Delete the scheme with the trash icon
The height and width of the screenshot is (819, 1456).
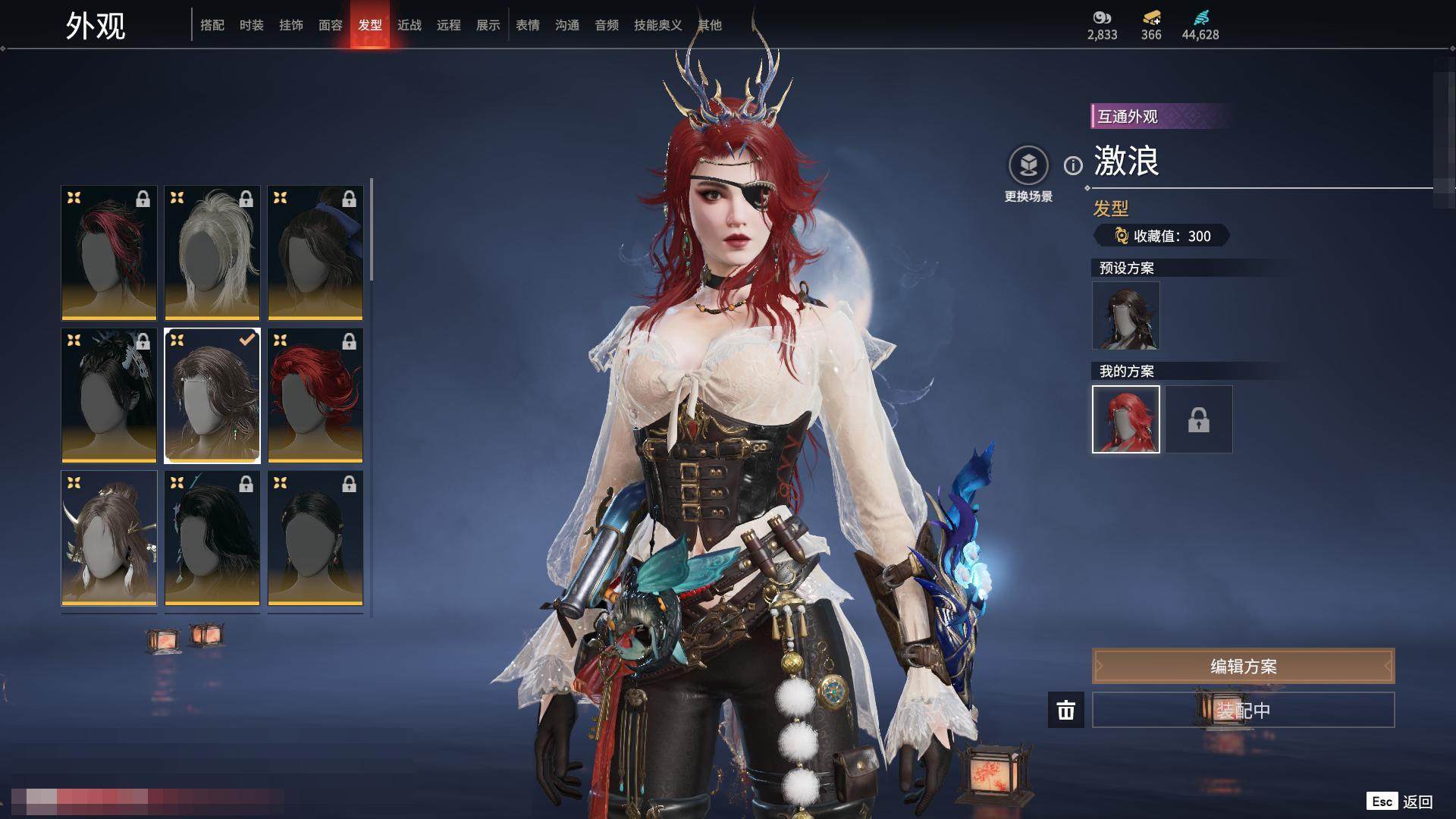point(1066,710)
